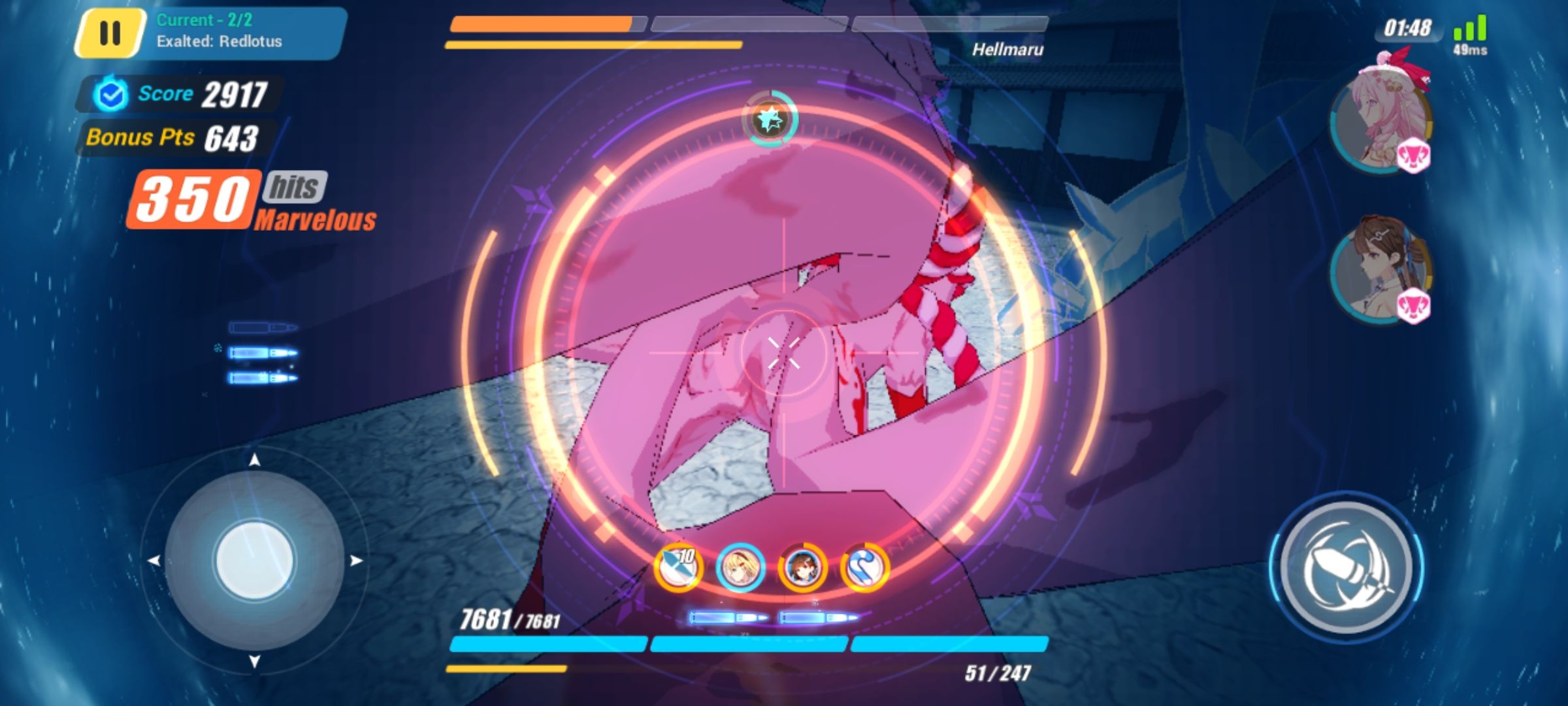The width and height of the screenshot is (1568, 706).
Task: Tap the virtual joystick on the left
Action: point(255,559)
